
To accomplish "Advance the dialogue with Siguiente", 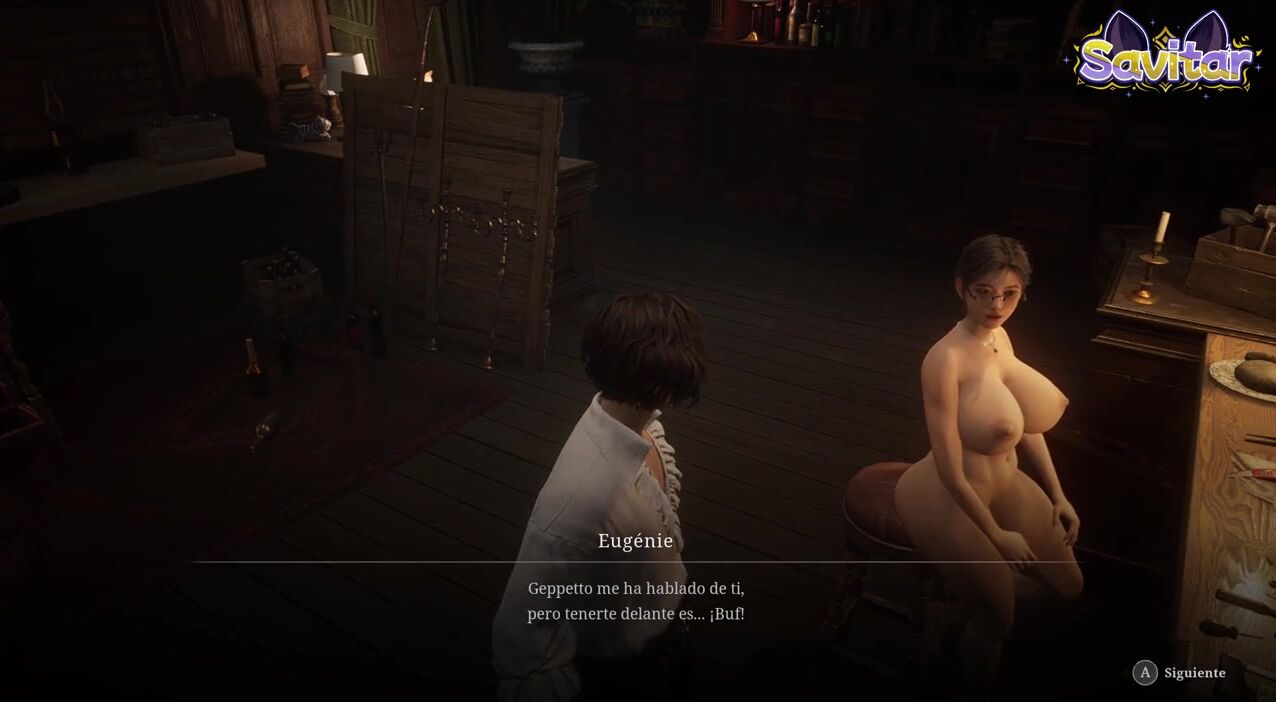I will tap(1180, 673).
